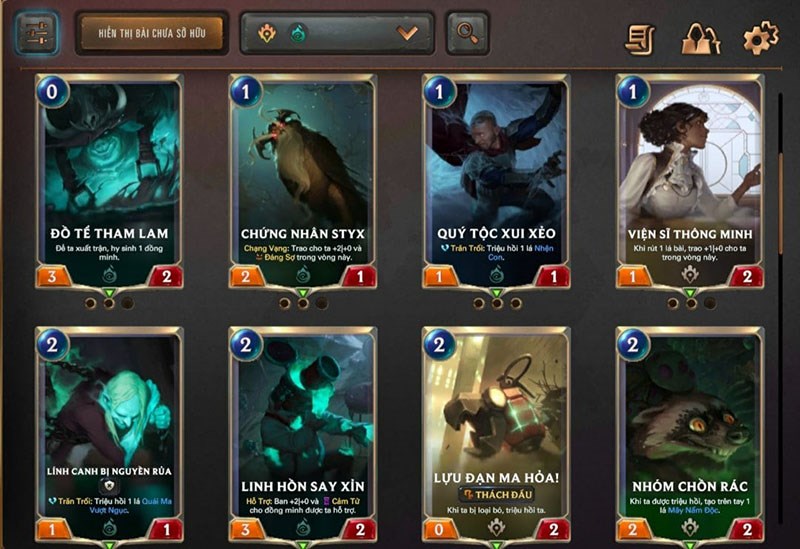Open the scroll deck list icon

(x=640, y=38)
